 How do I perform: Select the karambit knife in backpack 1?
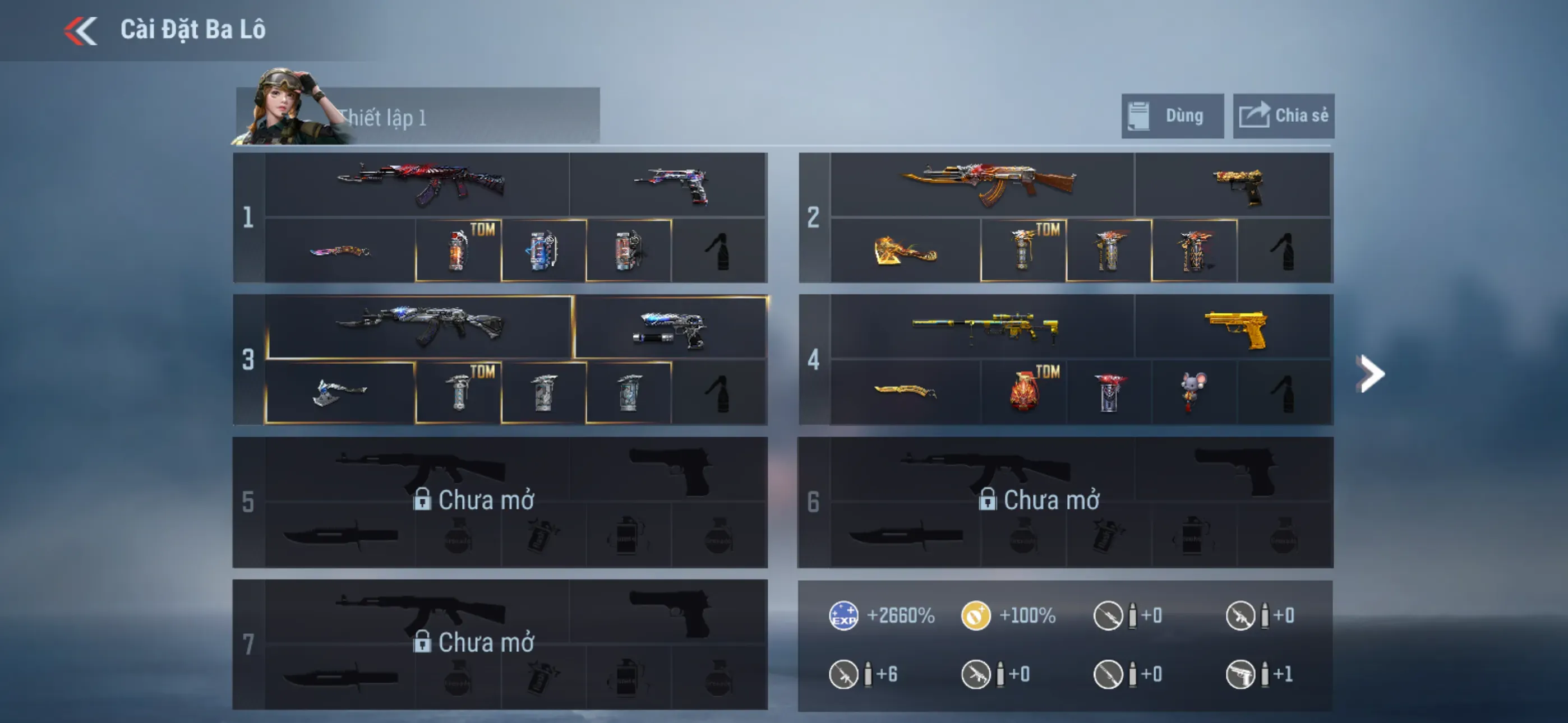pos(340,251)
